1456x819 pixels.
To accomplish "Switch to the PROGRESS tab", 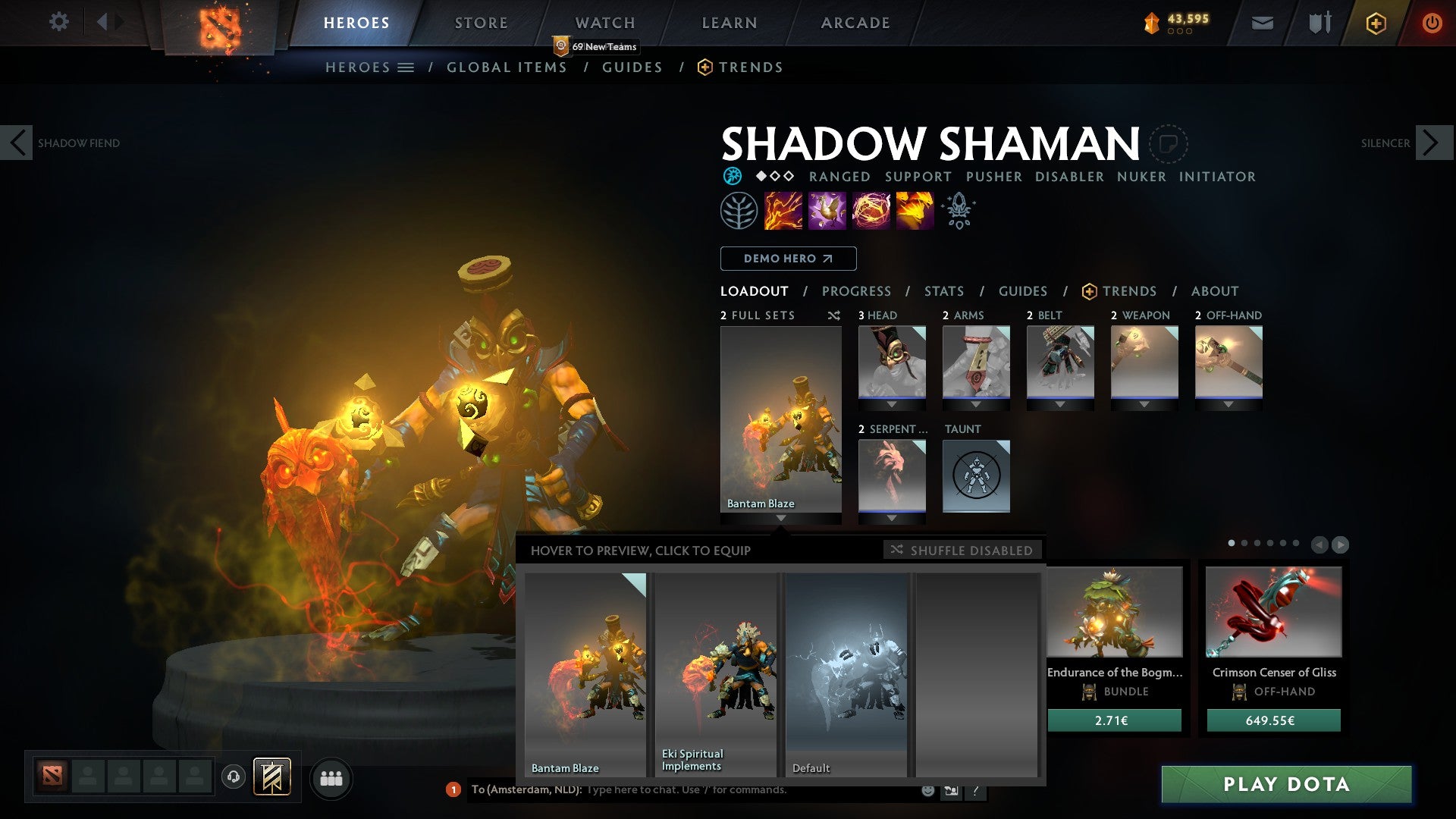I will 856,290.
